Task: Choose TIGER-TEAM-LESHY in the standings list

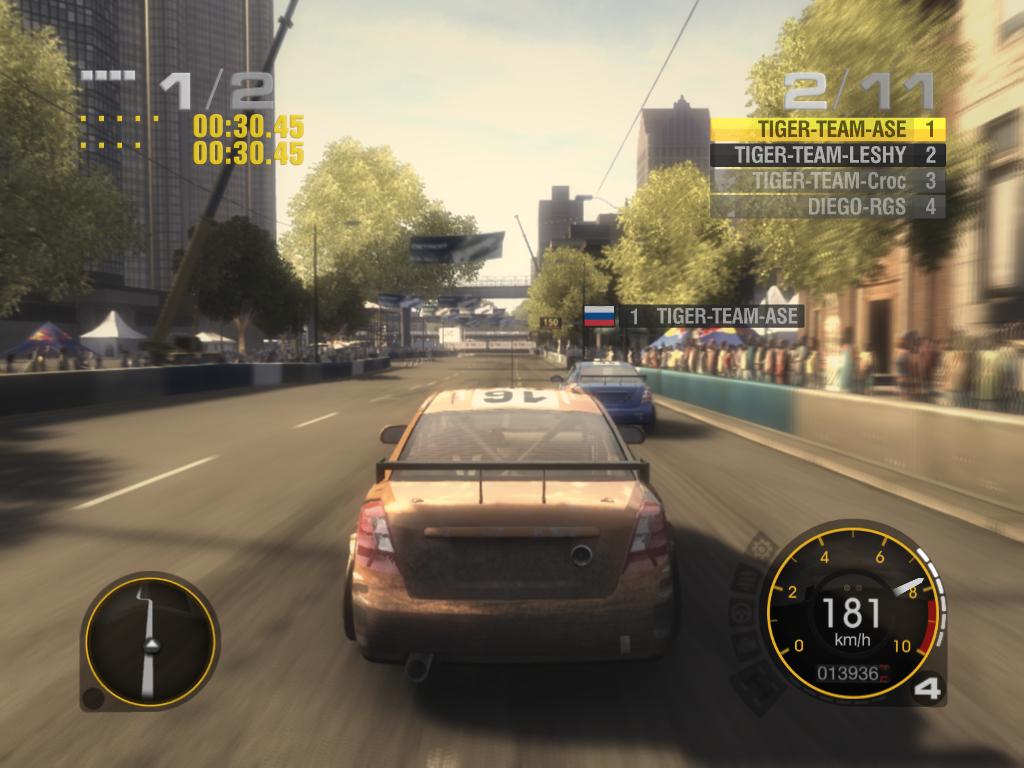Action: 828,155
